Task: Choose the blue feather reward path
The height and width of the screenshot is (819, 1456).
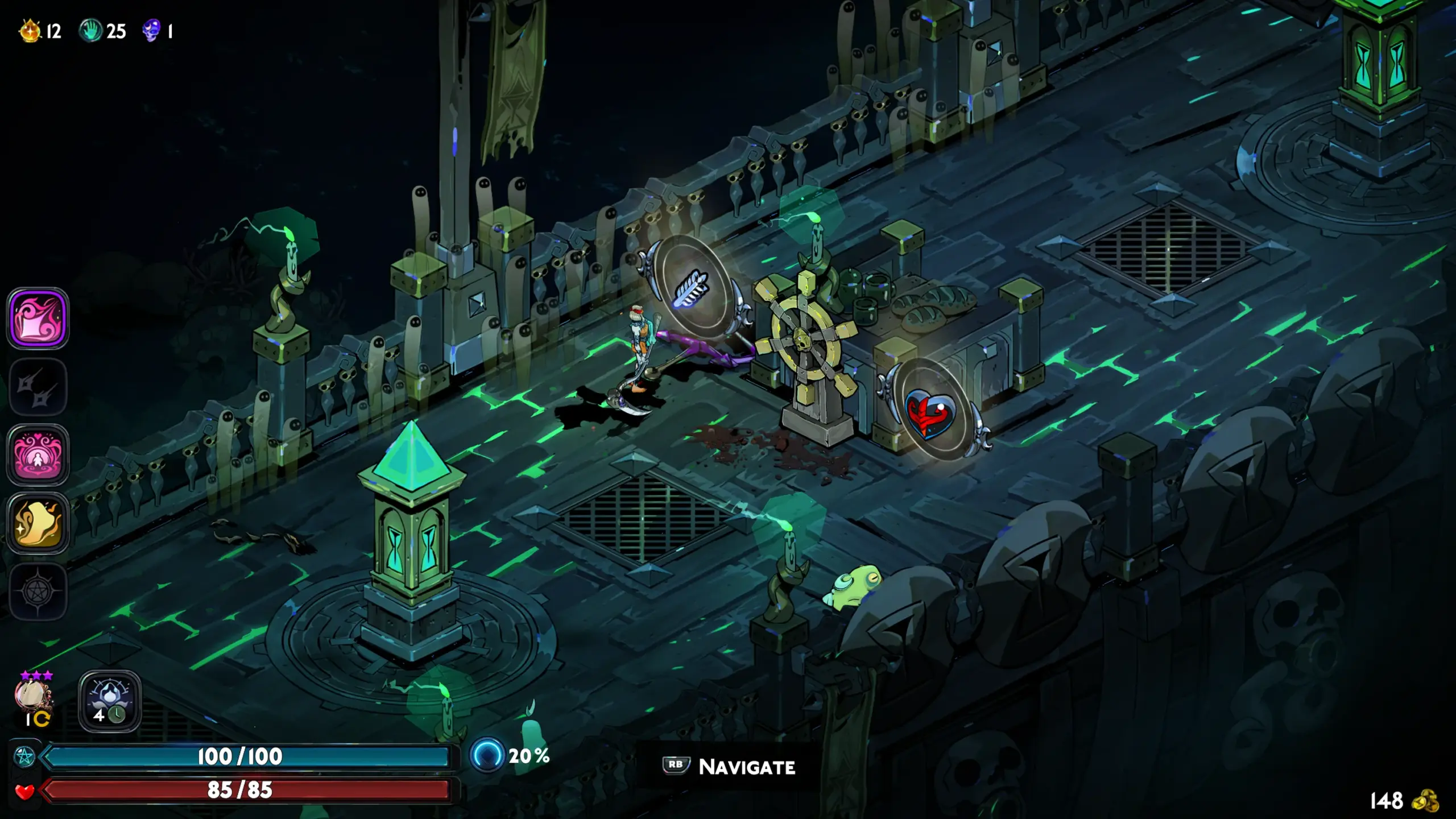Action: [692, 288]
